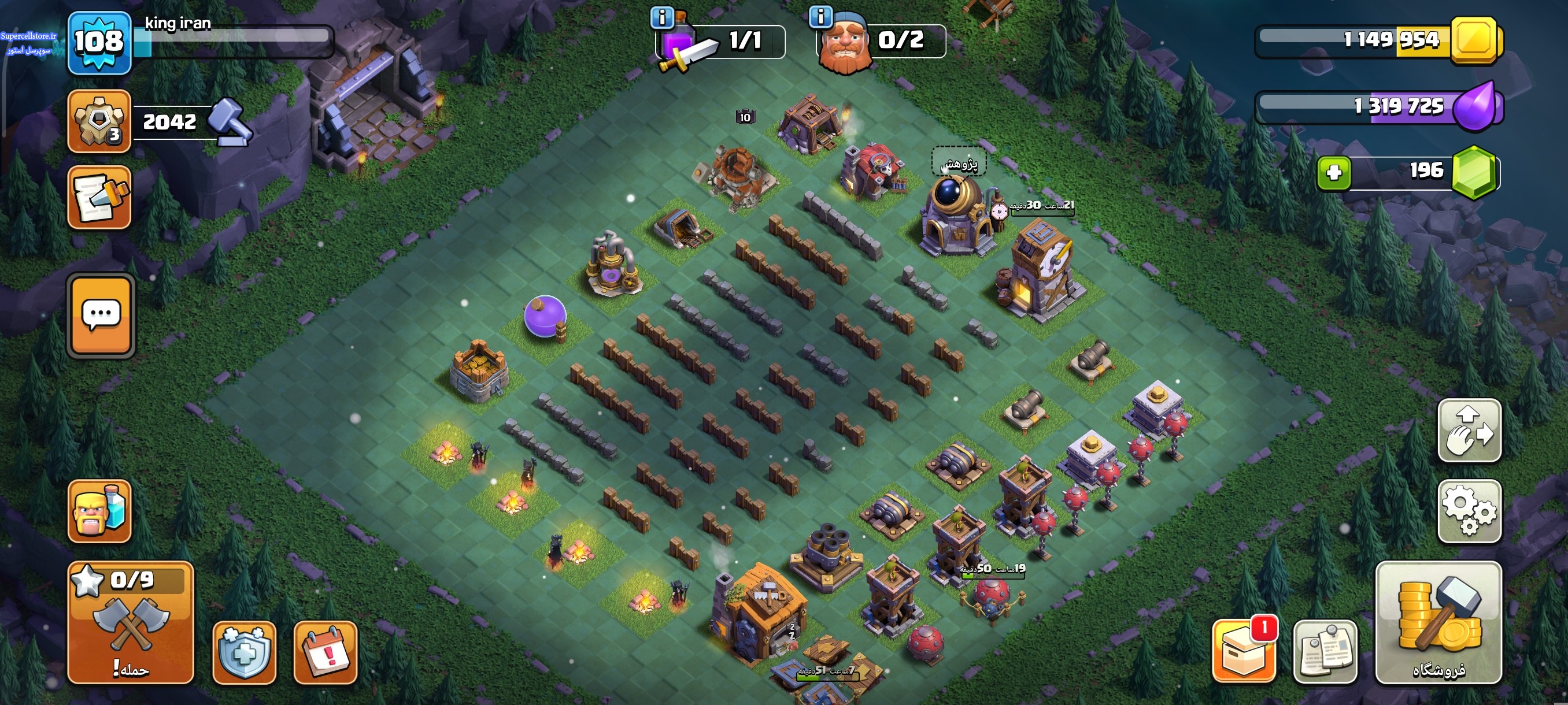1568x705 pixels.
Task: Open the calendar events button
Action: pos(325,652)
